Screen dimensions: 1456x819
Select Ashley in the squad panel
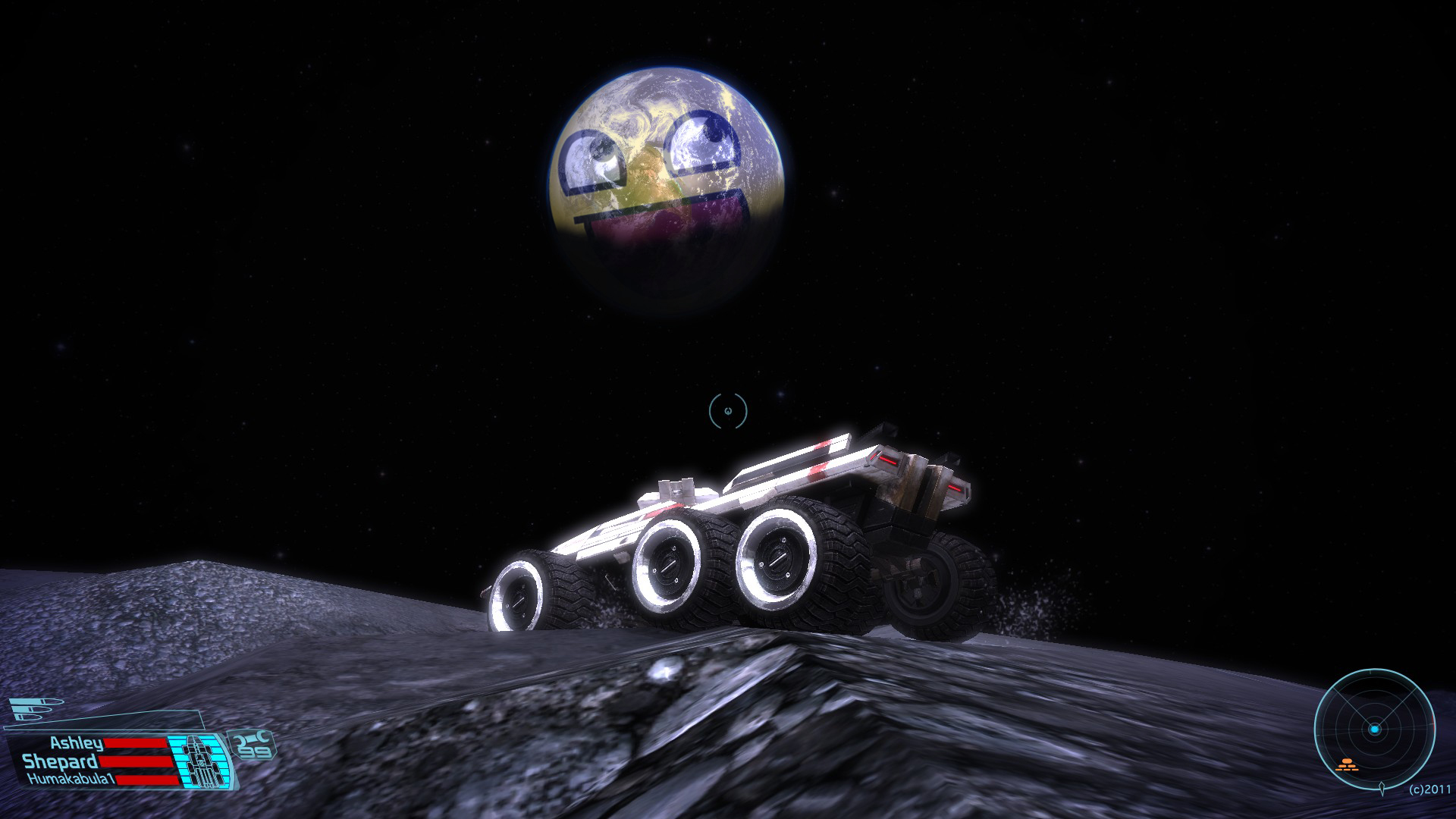77,743
